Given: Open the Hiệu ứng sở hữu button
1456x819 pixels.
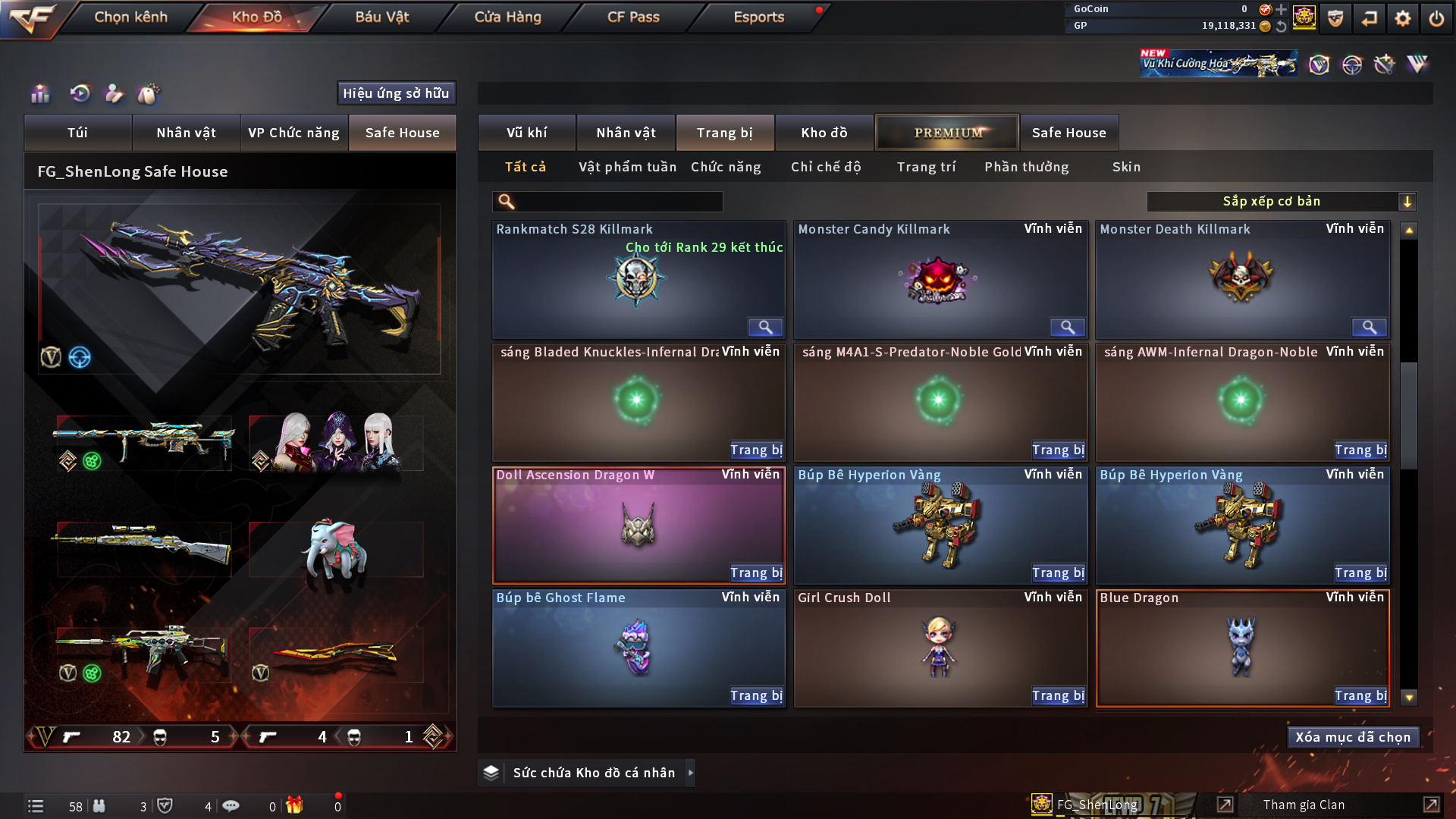Looking at the screenshot, I should (396, 93).
